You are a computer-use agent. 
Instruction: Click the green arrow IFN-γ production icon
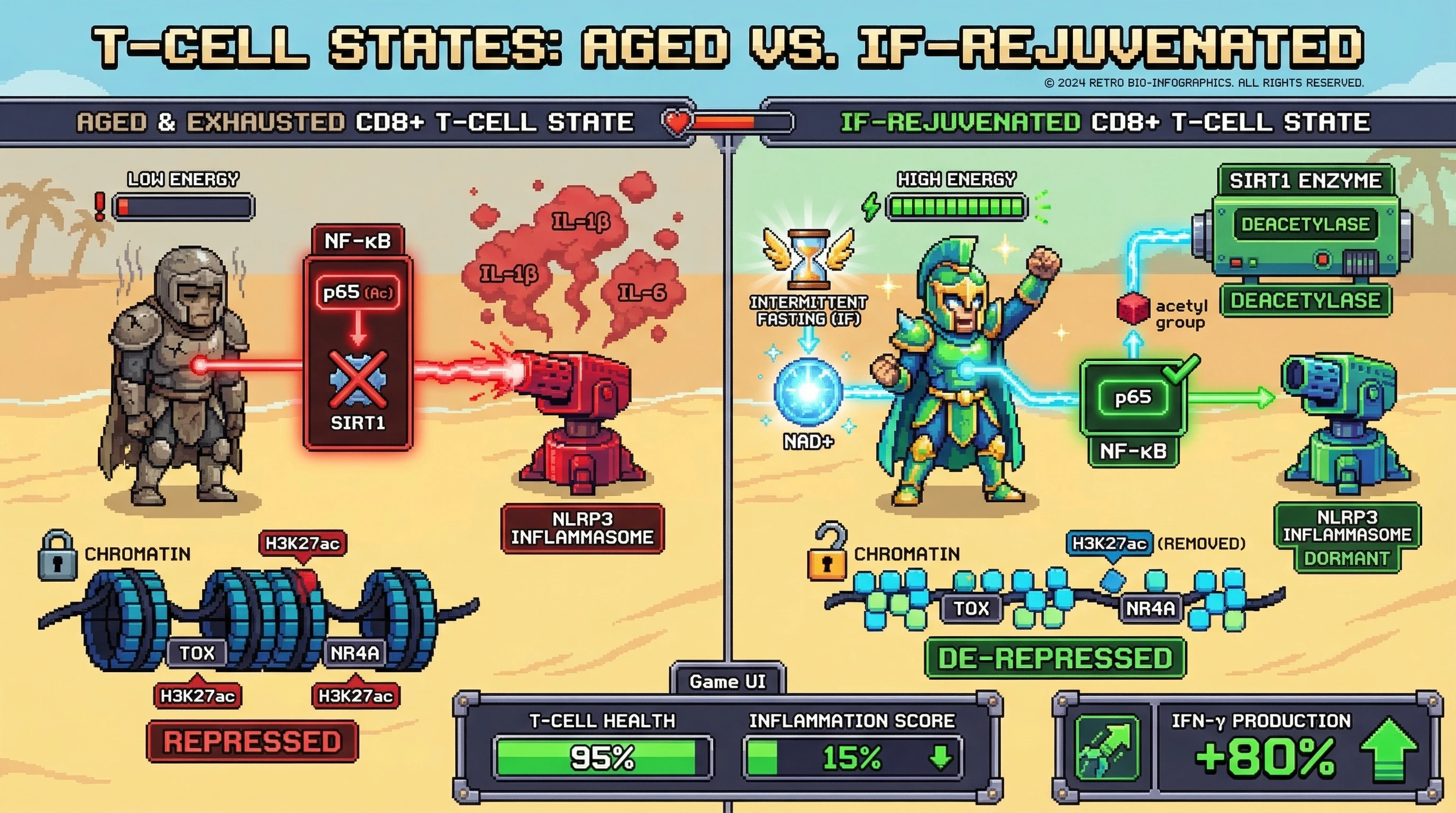1106,748
